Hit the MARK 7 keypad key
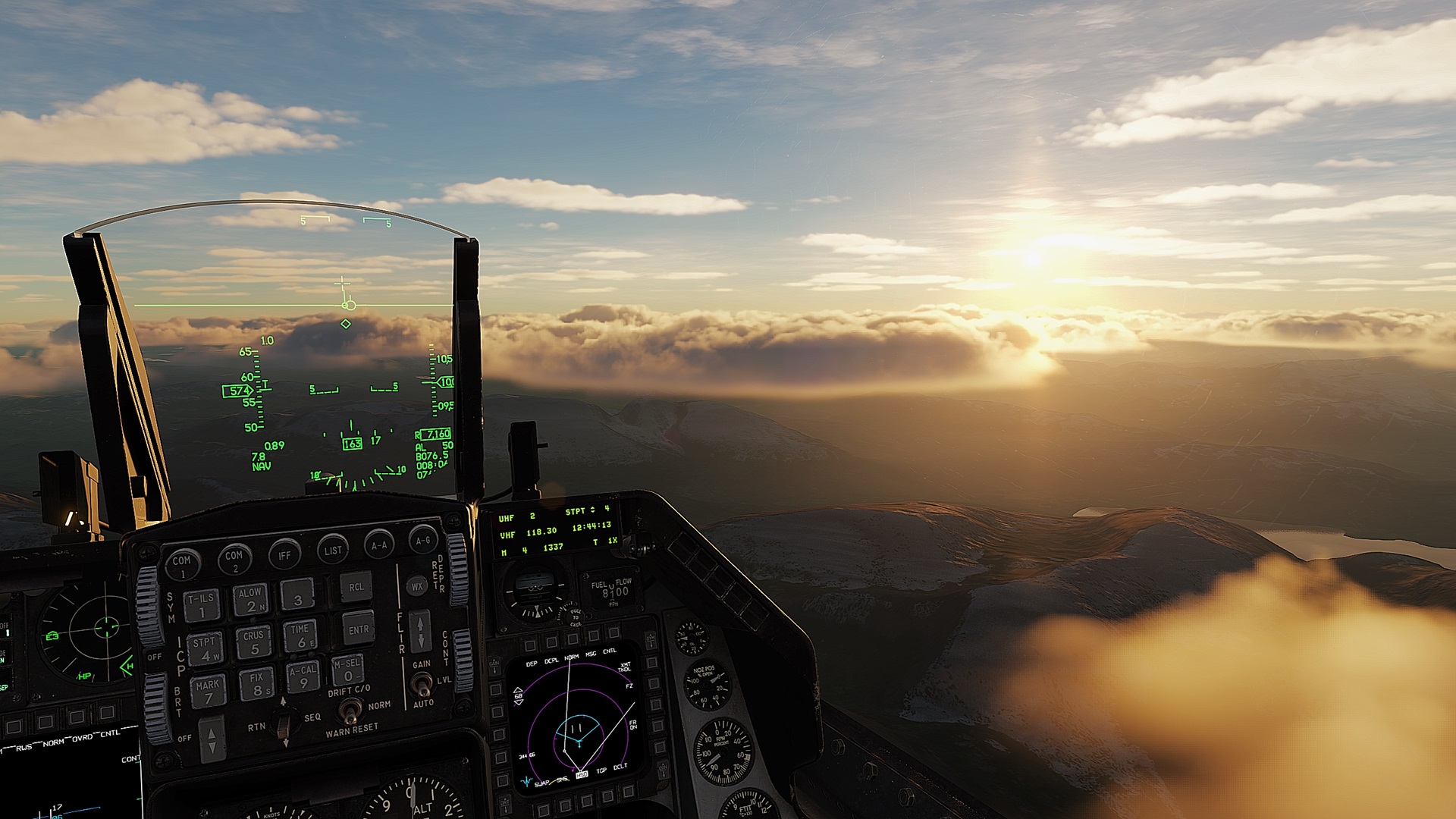This screenshot has width=1456, height=819. (x=208, y=691)
